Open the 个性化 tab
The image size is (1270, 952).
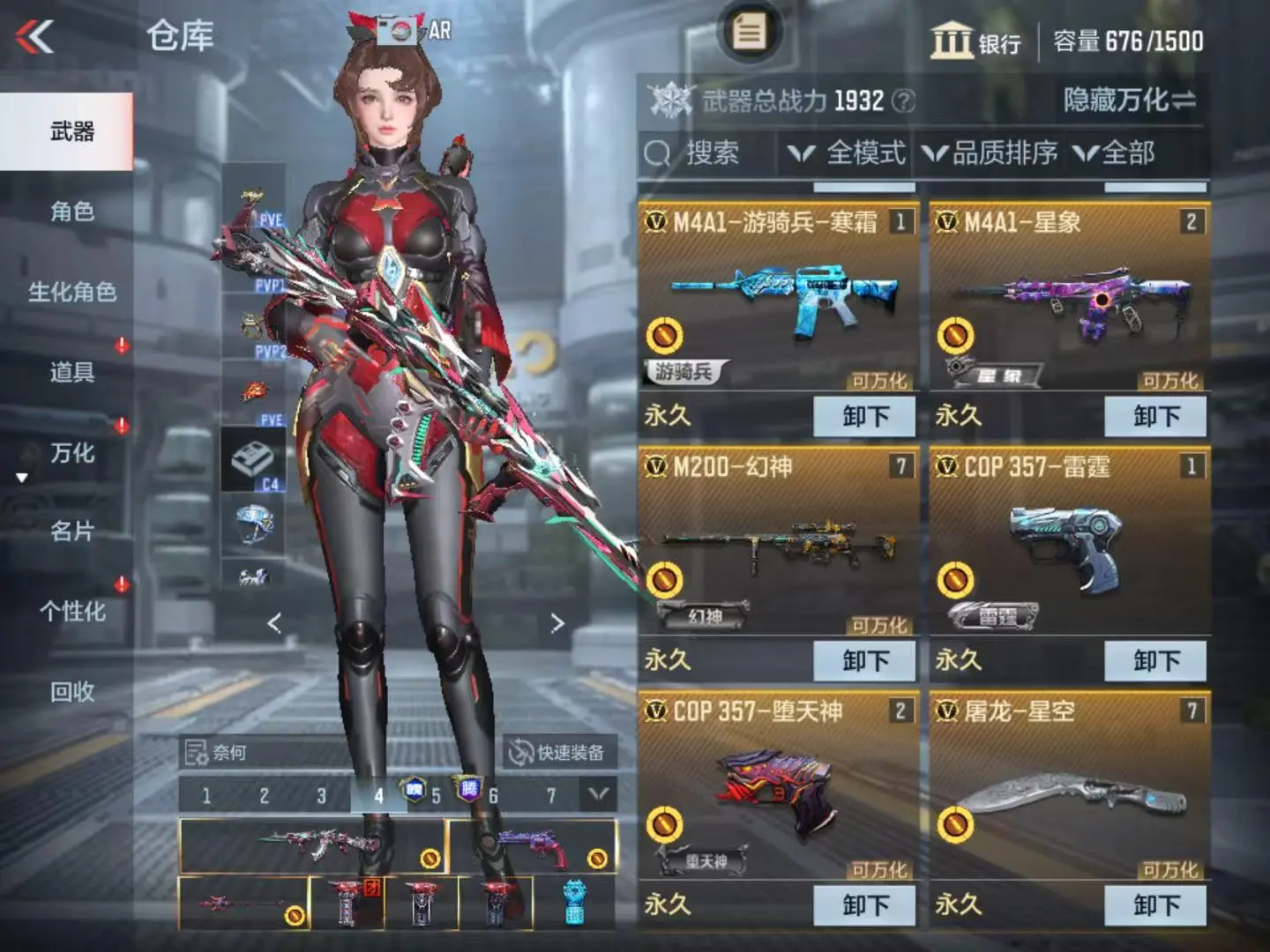(x=71, y=612)
